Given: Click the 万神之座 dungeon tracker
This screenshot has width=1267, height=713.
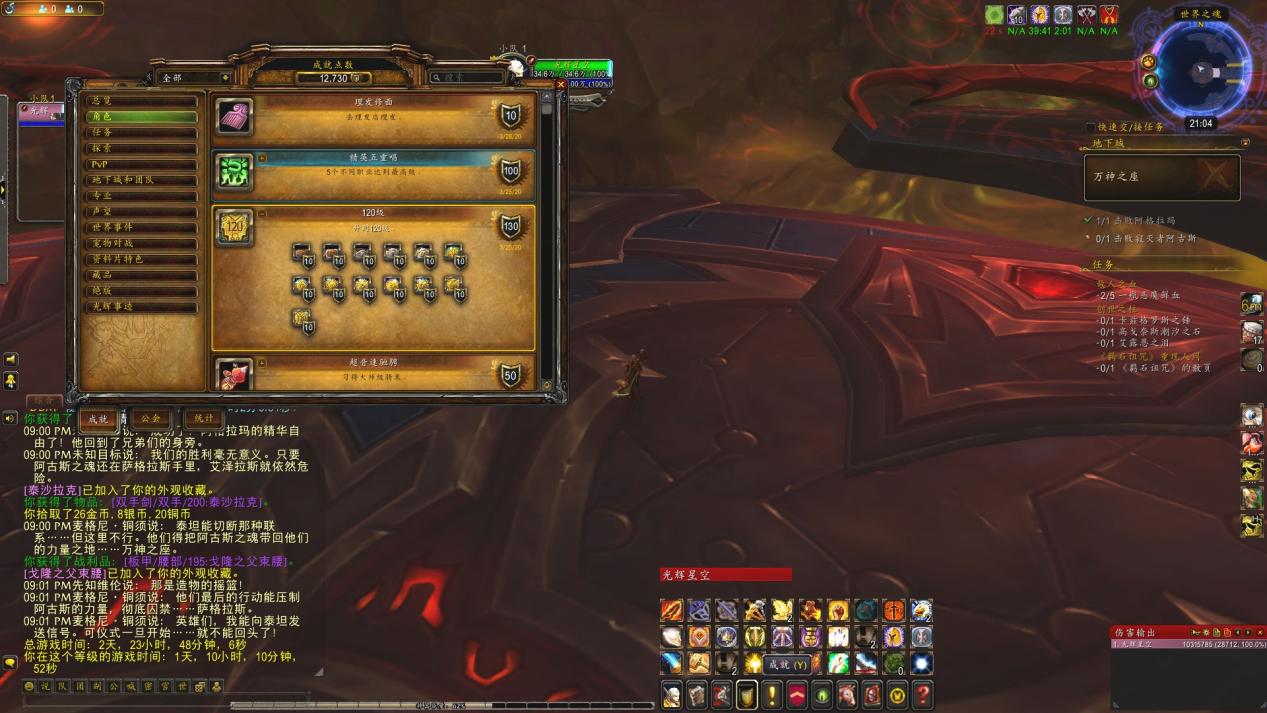Looking at the screenshot, I should (1162, 177).
